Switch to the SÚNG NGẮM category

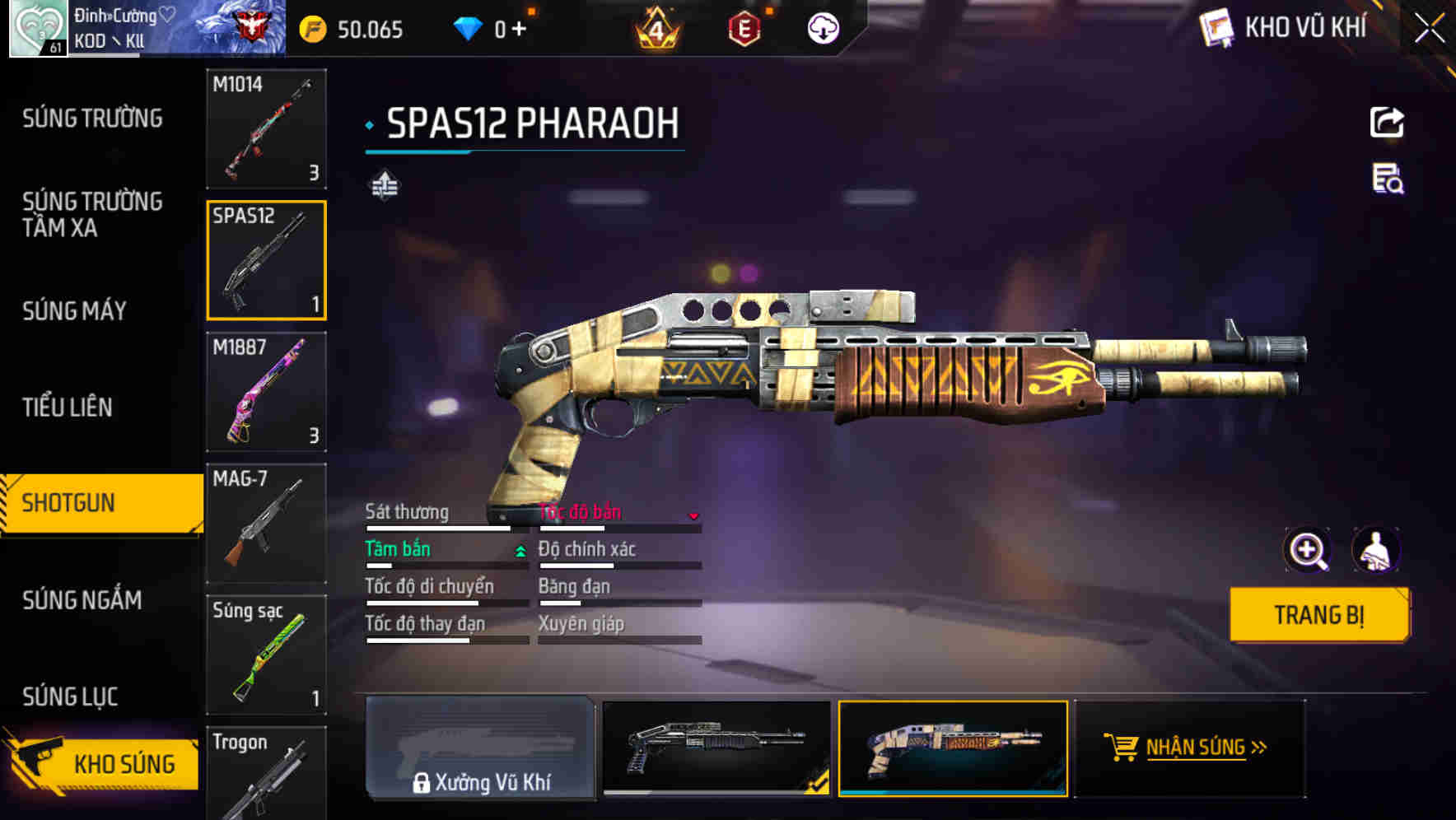[x=82, y=600]
